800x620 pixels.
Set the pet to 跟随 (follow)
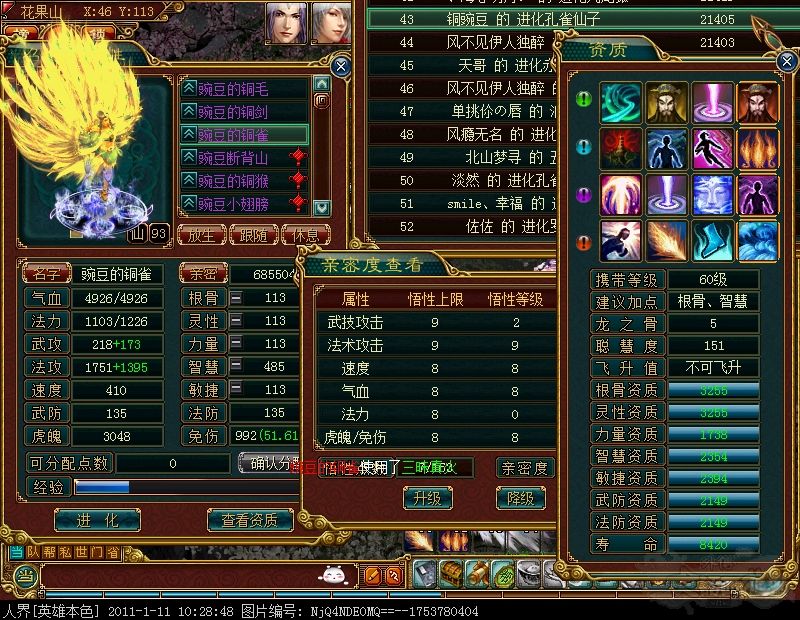254,236
